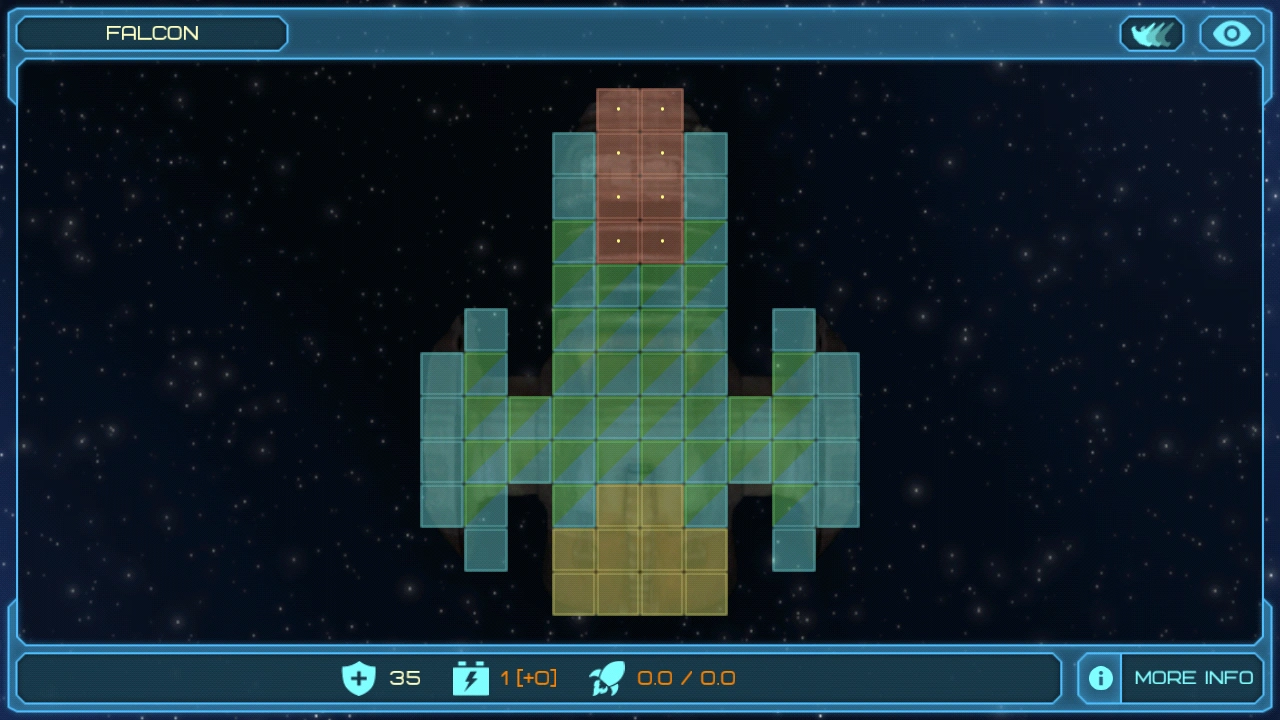This screenshot has height=720, width=1280.
Task: Click the rocket thrust icon
Action: click(x=608, y=678)
